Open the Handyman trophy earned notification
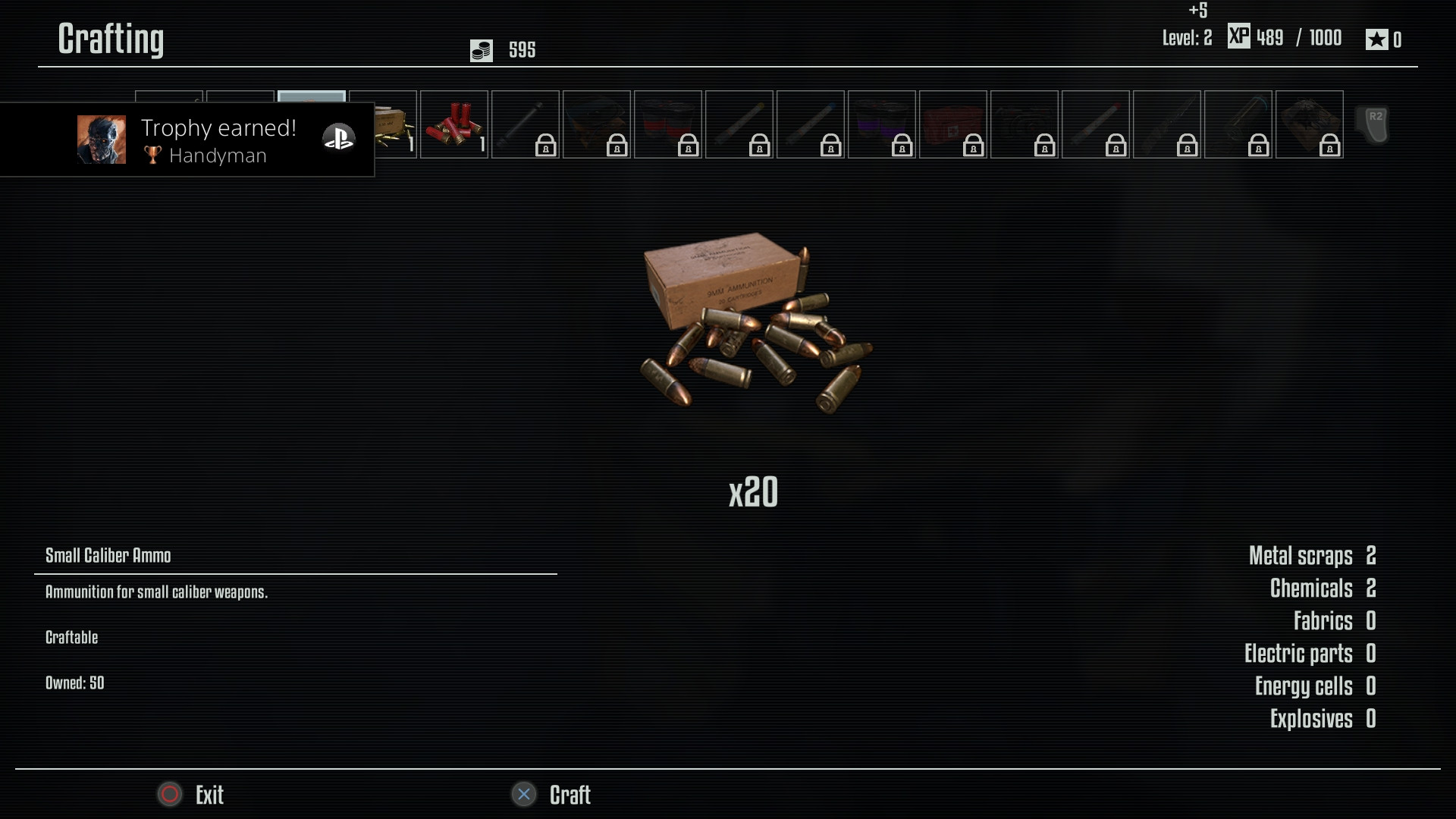The width and height of the screenshot is (1456, 819). (187, 140)
